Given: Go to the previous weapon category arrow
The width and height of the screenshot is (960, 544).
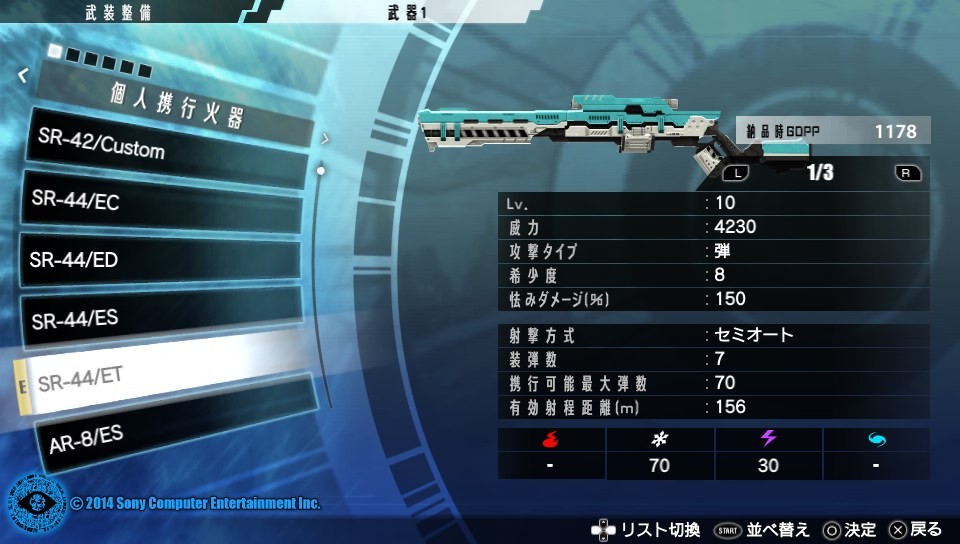Looking at the screenshot, I should pos(23,74).
